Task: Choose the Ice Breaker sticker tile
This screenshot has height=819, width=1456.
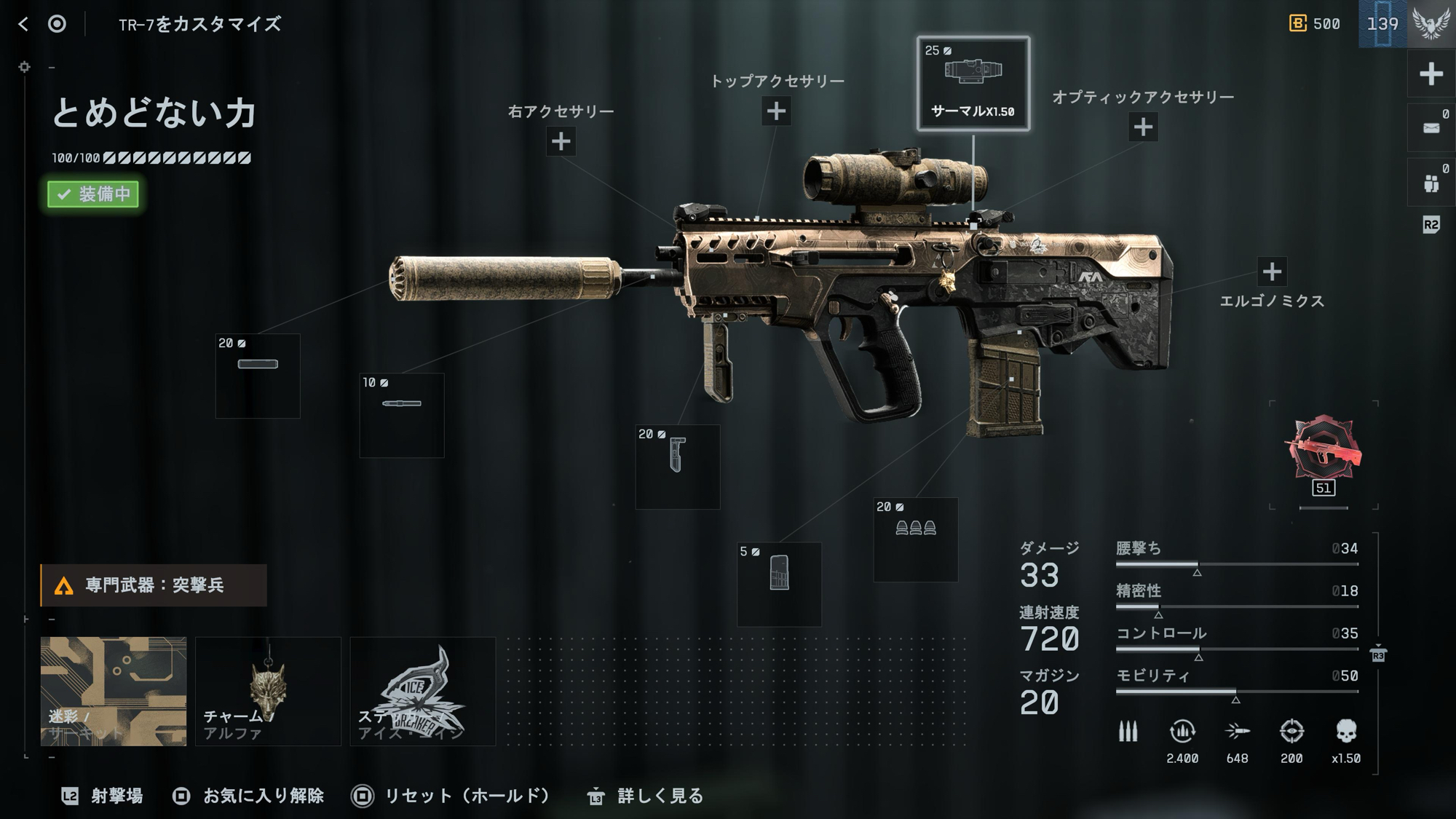Action: 423,691
